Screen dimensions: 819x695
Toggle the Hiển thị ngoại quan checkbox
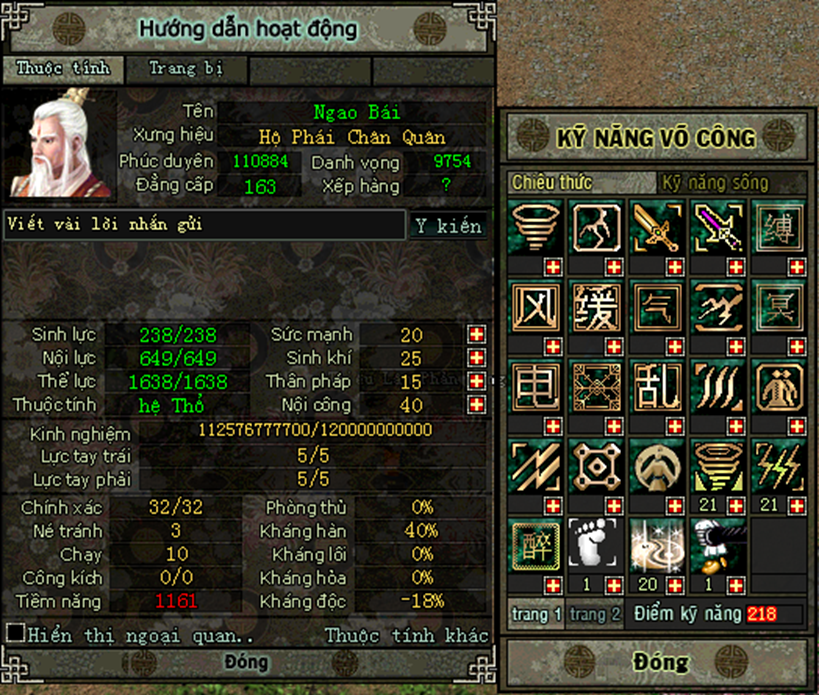(x=15, y=633)
